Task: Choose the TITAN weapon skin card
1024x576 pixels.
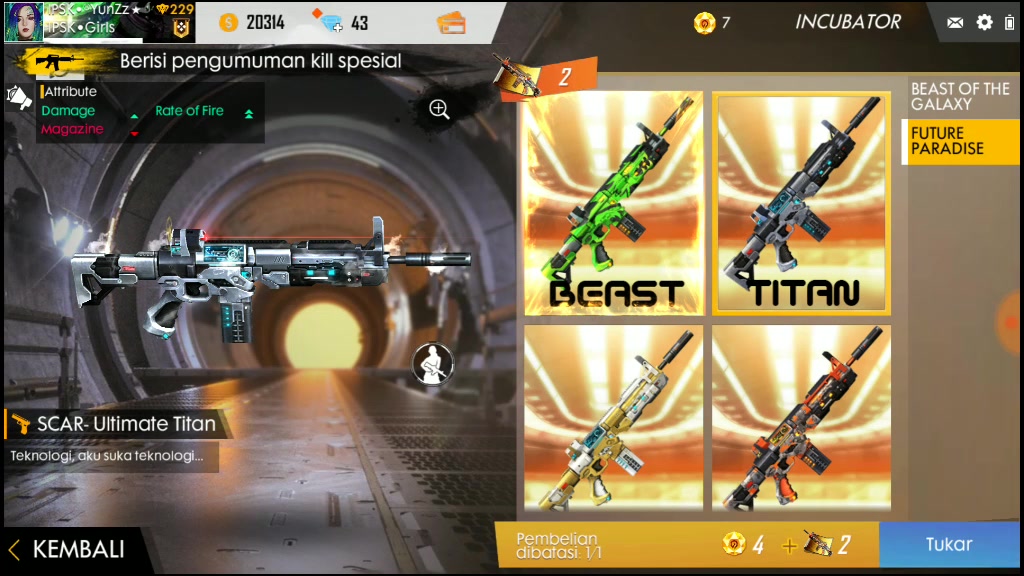Action: coord(803,203)
